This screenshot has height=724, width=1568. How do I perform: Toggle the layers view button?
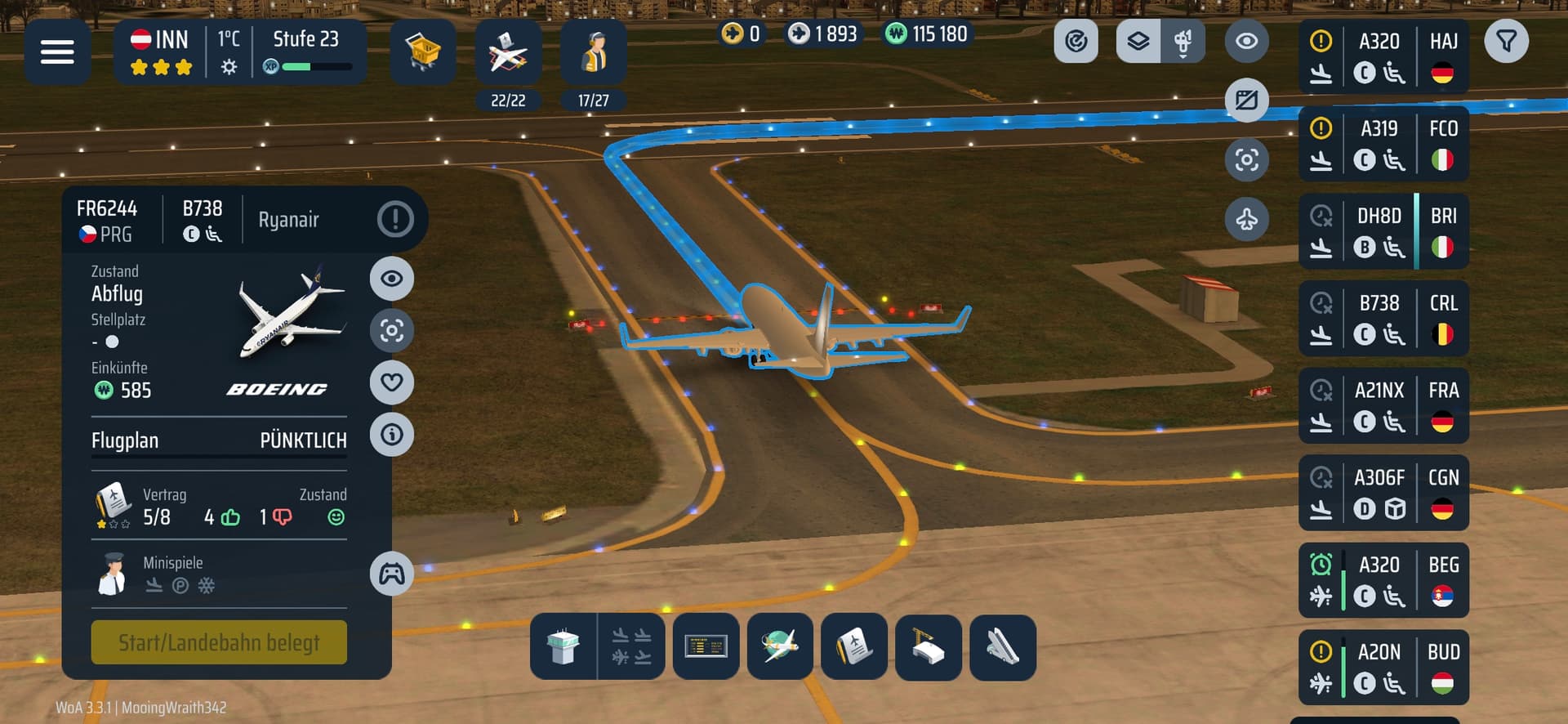1138,41
